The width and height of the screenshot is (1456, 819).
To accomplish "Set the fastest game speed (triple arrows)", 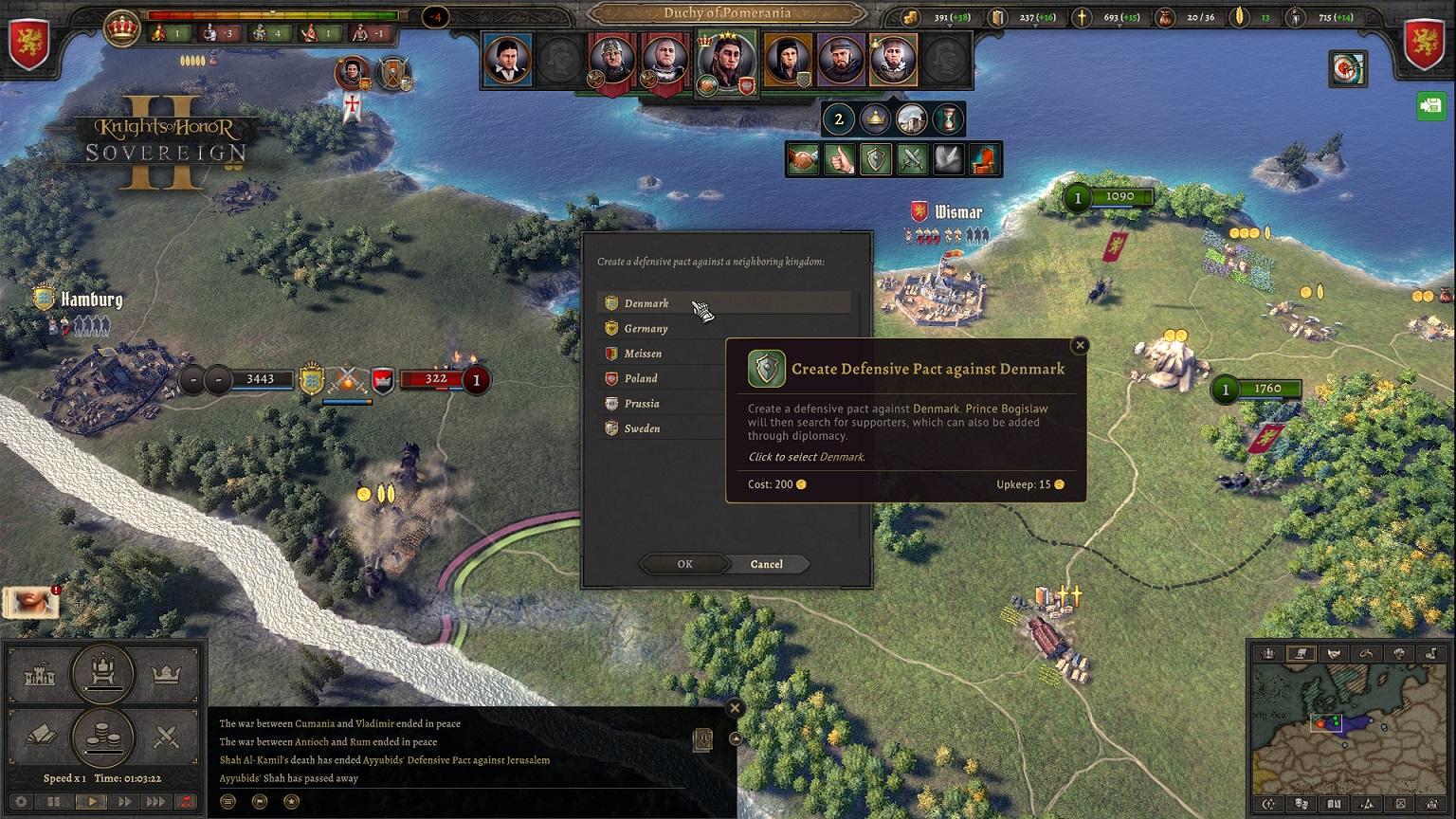I will 155,801.
